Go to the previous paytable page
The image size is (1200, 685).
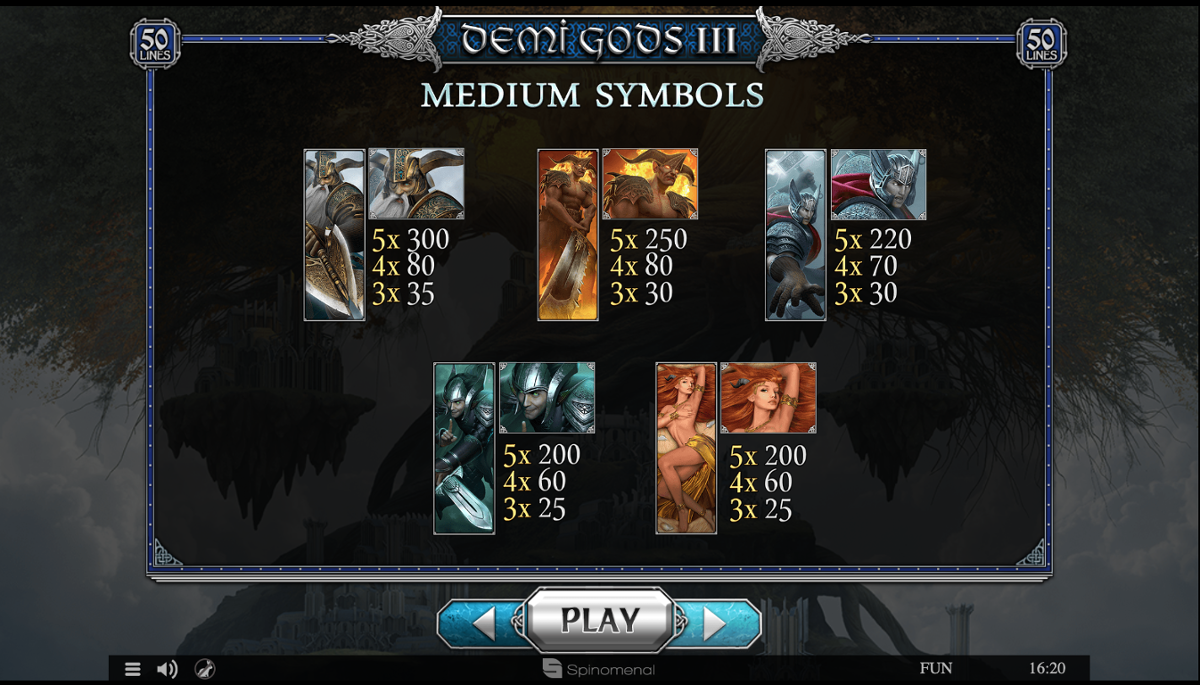pyautogui.click(x=483, y=624)
